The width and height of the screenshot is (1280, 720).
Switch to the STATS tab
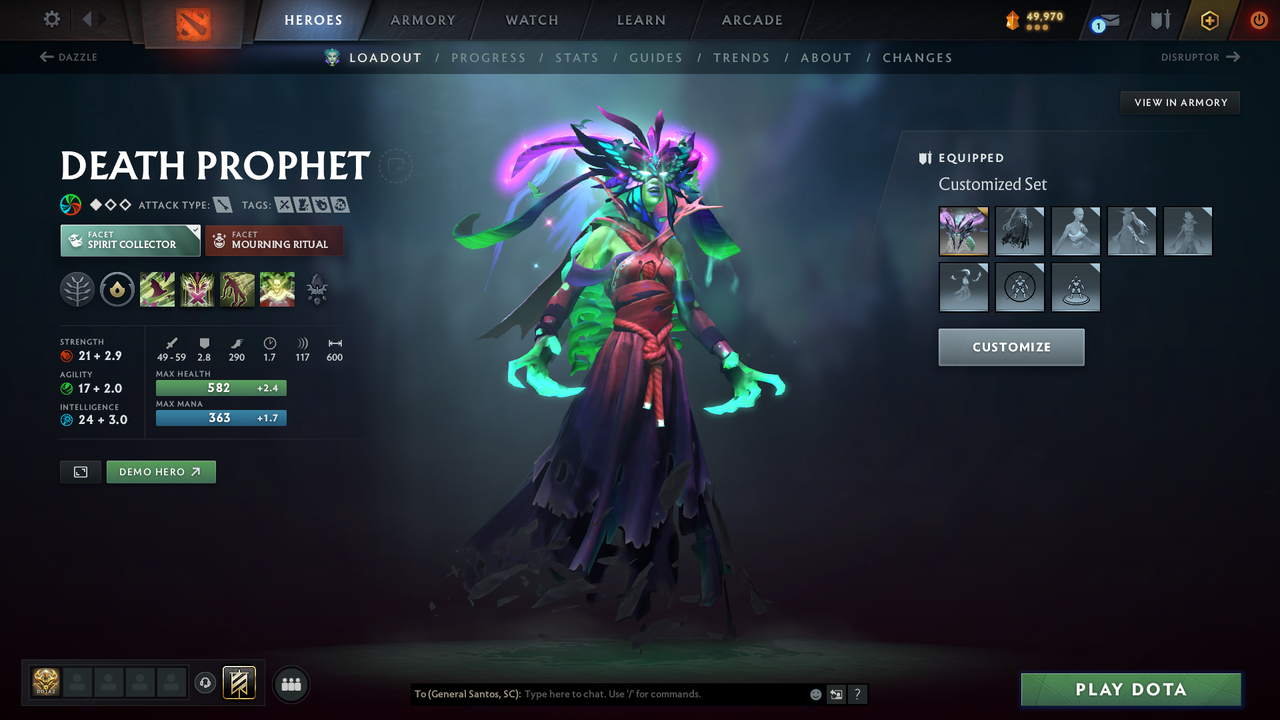coord(577,57)
